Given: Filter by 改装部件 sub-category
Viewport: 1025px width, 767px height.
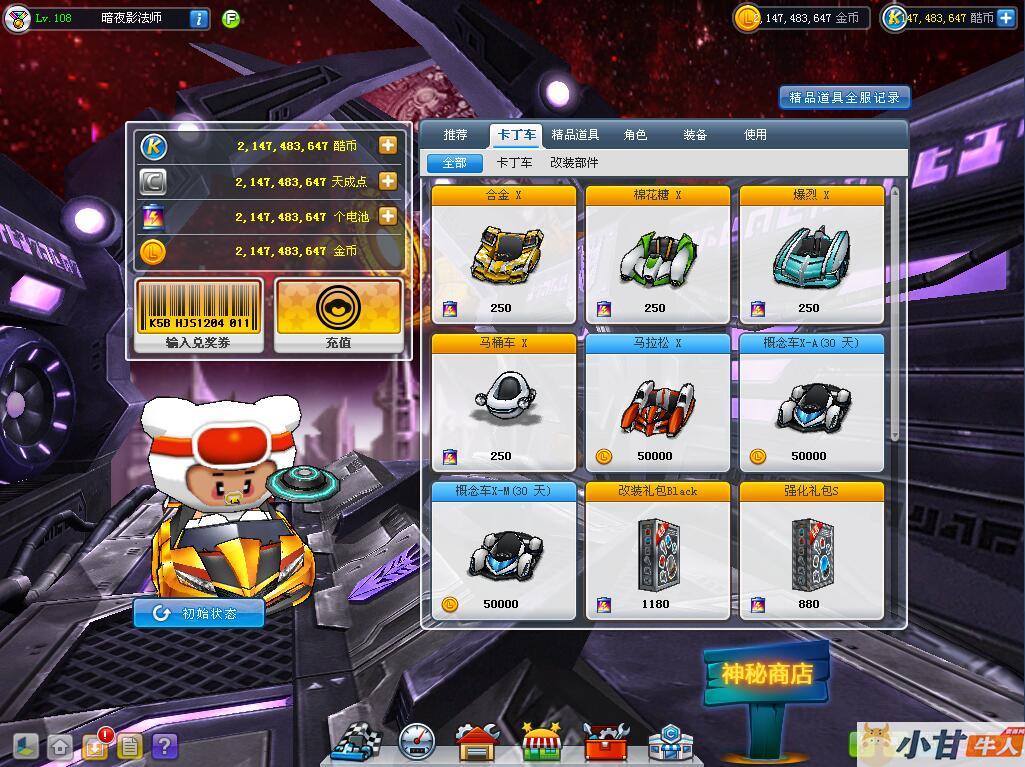Looking at the screenshot, I should [574, 162].
